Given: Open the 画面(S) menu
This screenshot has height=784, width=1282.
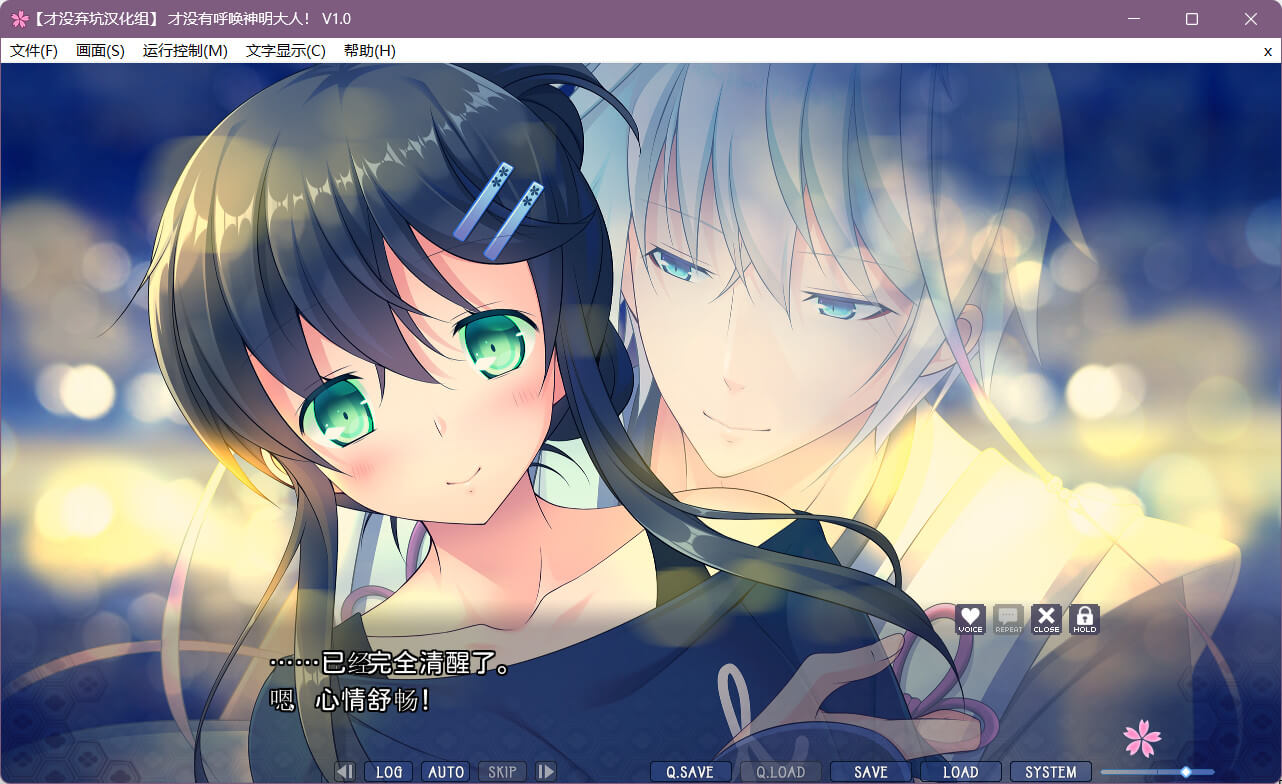Looking at the screenshot, I should 100,51.
